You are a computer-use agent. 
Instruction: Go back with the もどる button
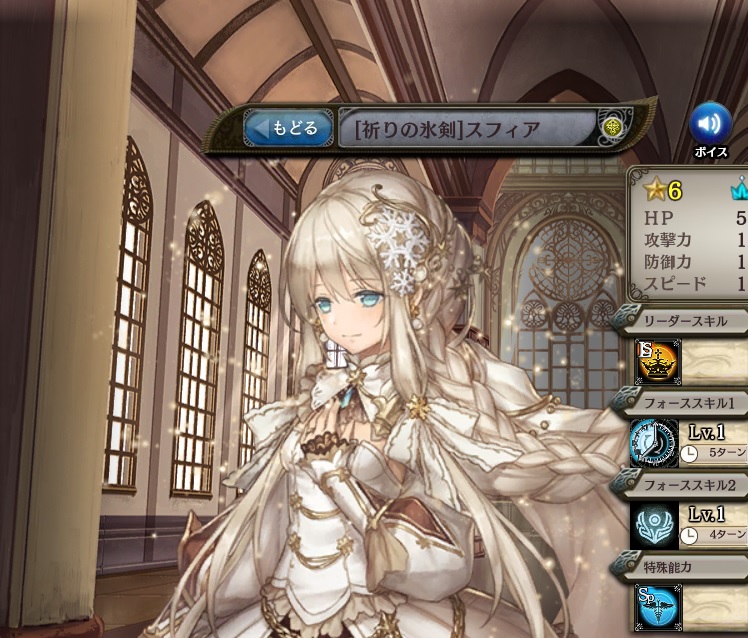[288, 128]
